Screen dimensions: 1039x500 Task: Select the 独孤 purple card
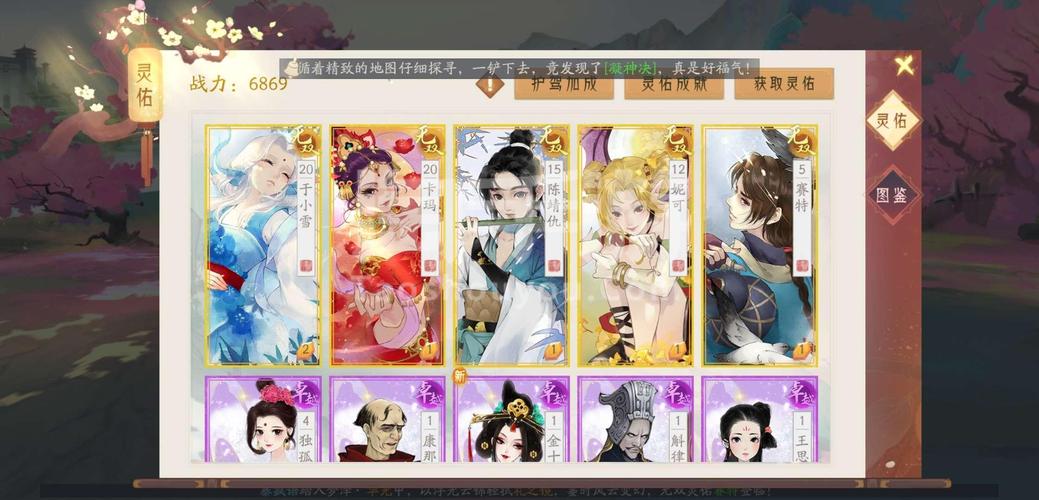[x=263, y=420]
